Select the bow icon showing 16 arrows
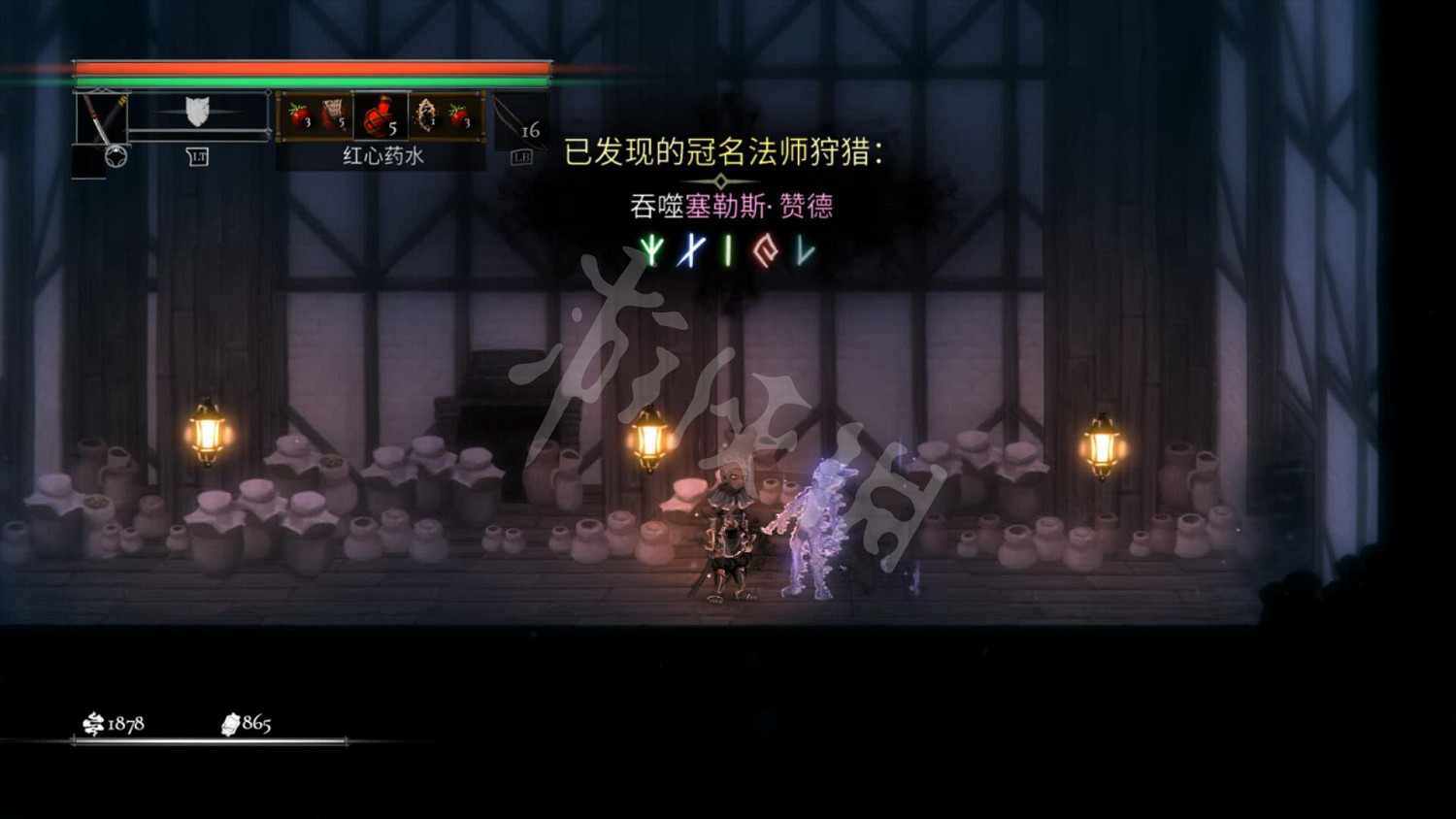 tap(515, 121)
